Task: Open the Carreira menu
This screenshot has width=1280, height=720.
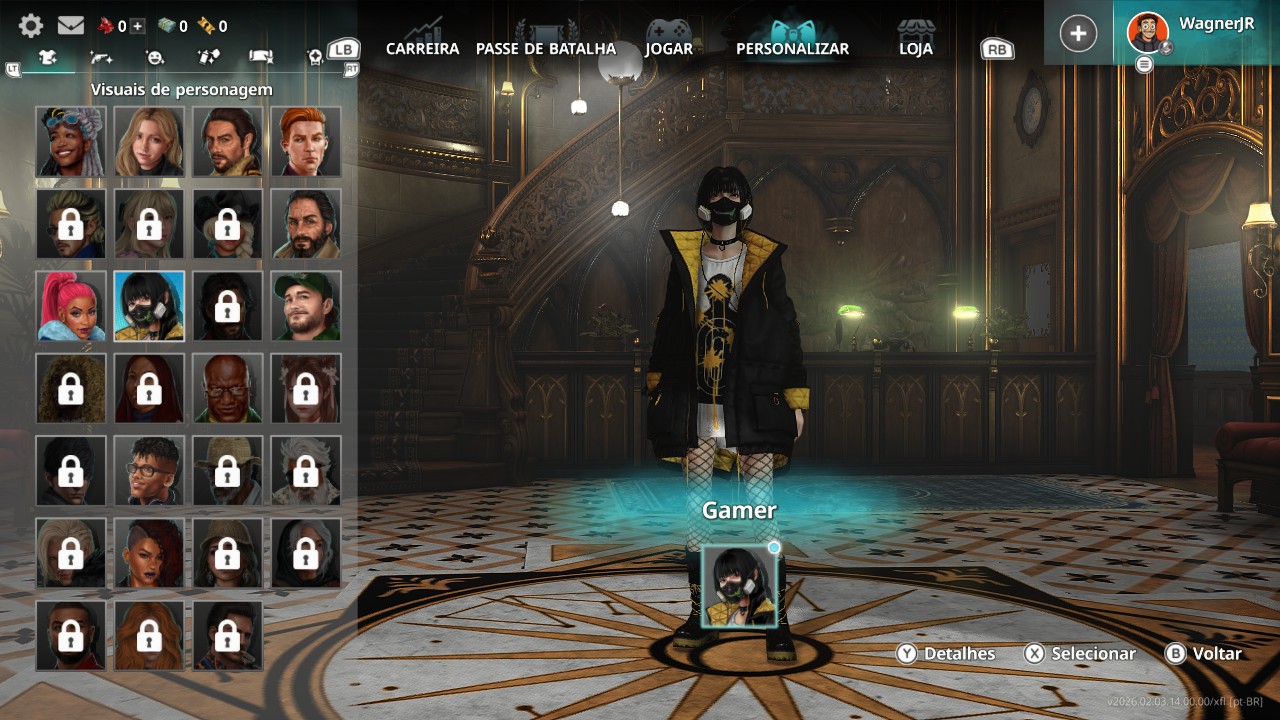Action: click(422, 48)
